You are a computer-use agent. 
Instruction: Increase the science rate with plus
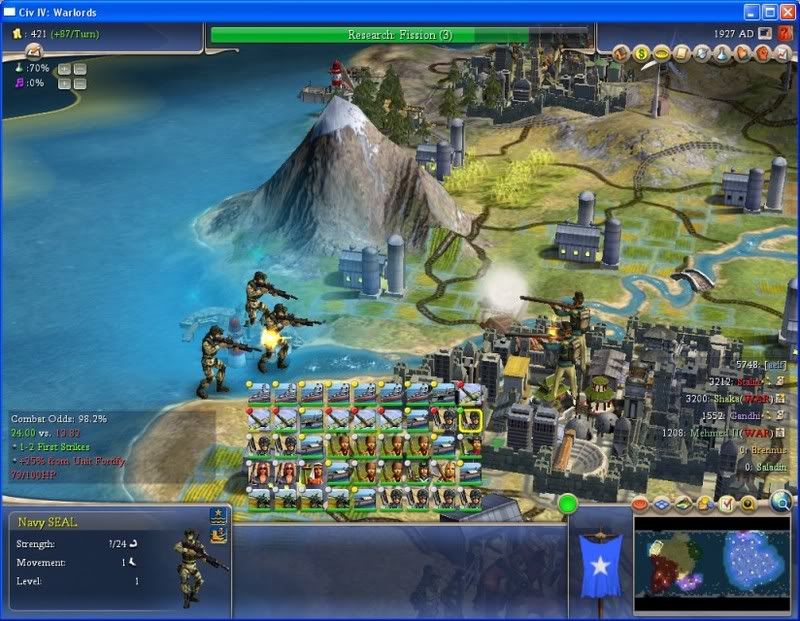coord(63,69)
